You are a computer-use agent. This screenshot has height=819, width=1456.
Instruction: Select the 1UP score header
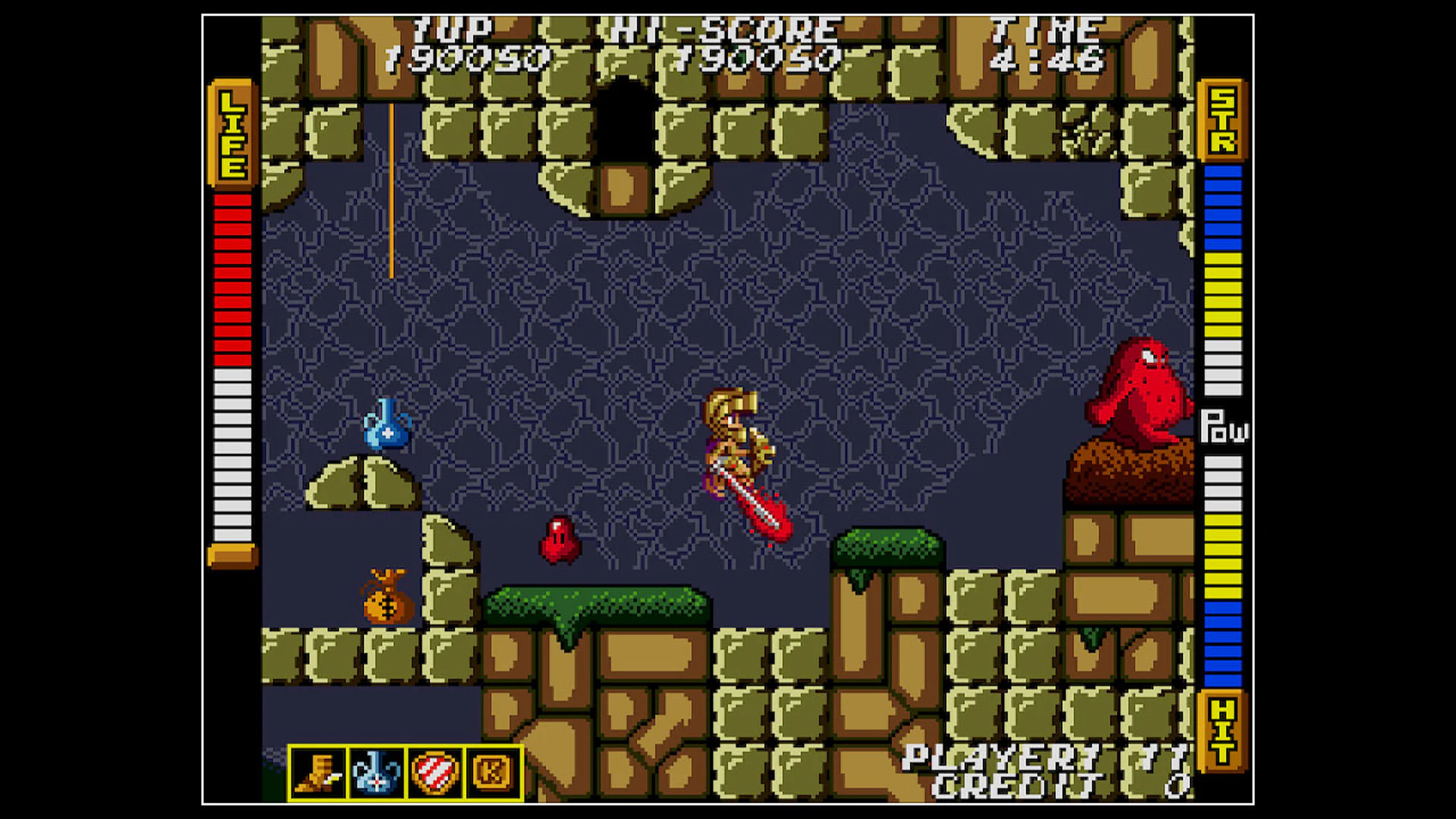455,30
